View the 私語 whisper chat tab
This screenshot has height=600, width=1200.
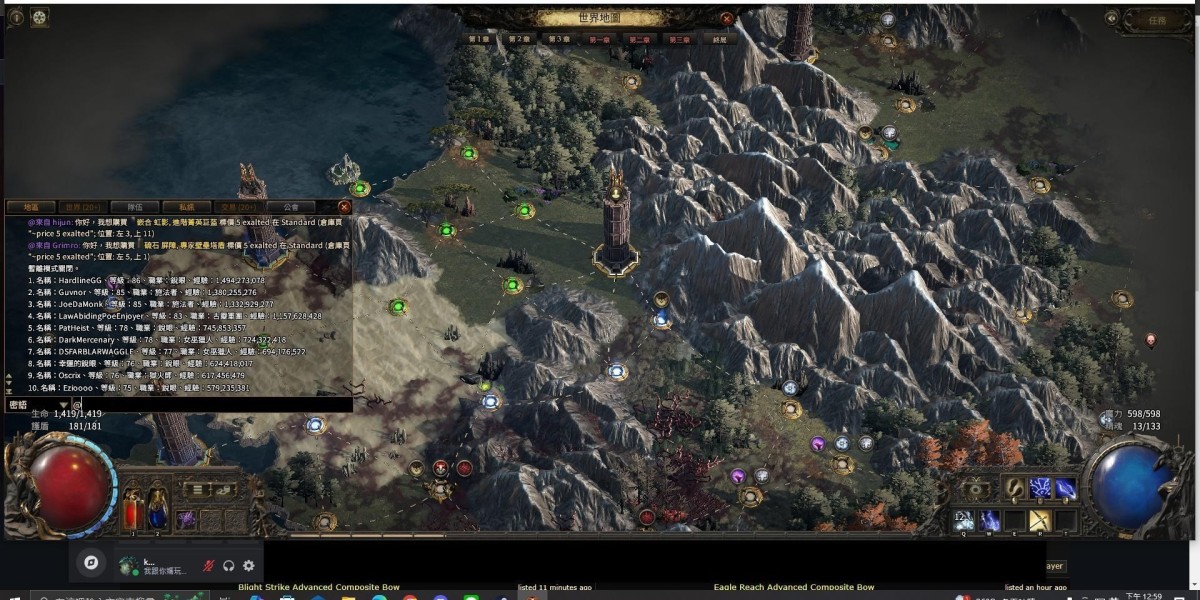[x=187, y=207]
